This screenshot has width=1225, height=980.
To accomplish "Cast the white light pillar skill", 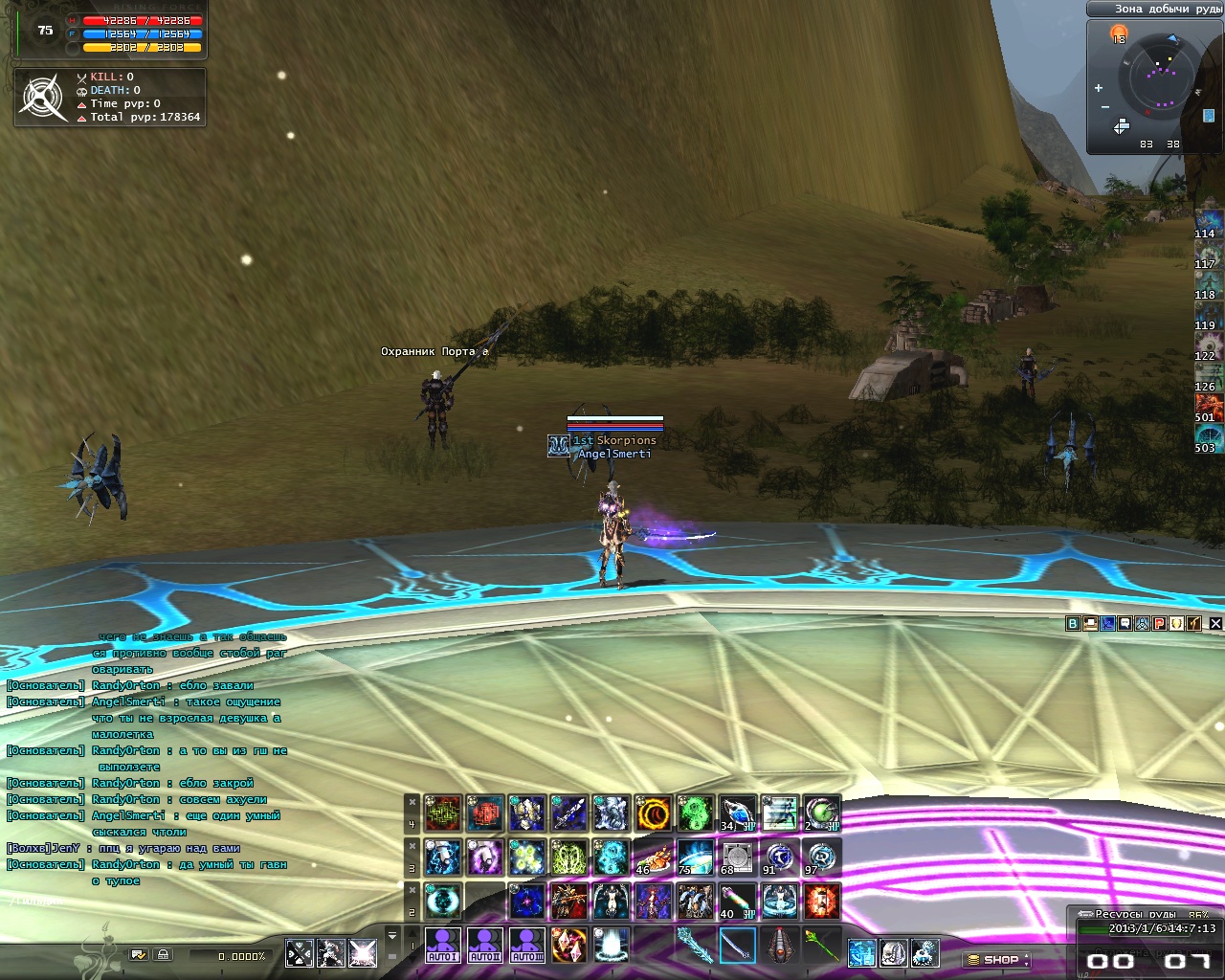I will (x=611, y=945).
